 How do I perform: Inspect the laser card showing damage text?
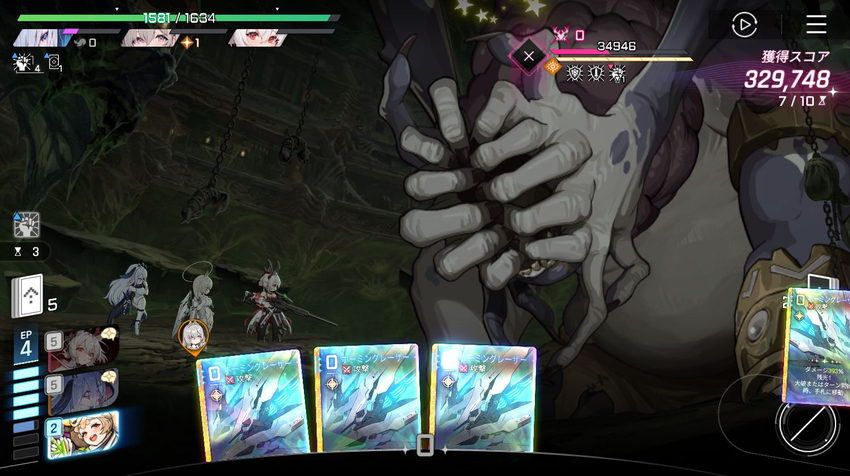click(820, 345)
